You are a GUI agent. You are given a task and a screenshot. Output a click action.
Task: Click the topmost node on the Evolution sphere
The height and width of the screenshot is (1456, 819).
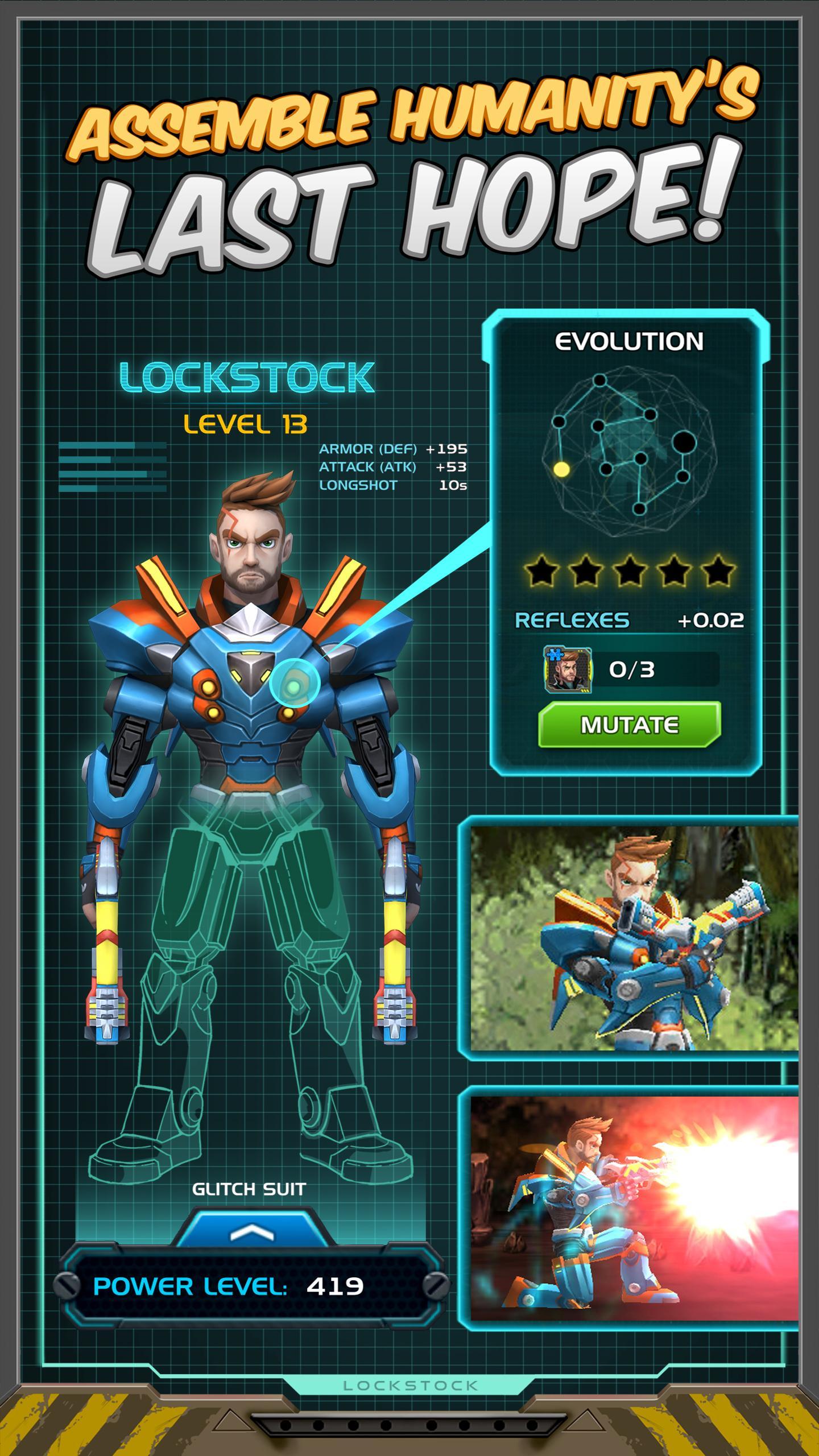[599, 380]
